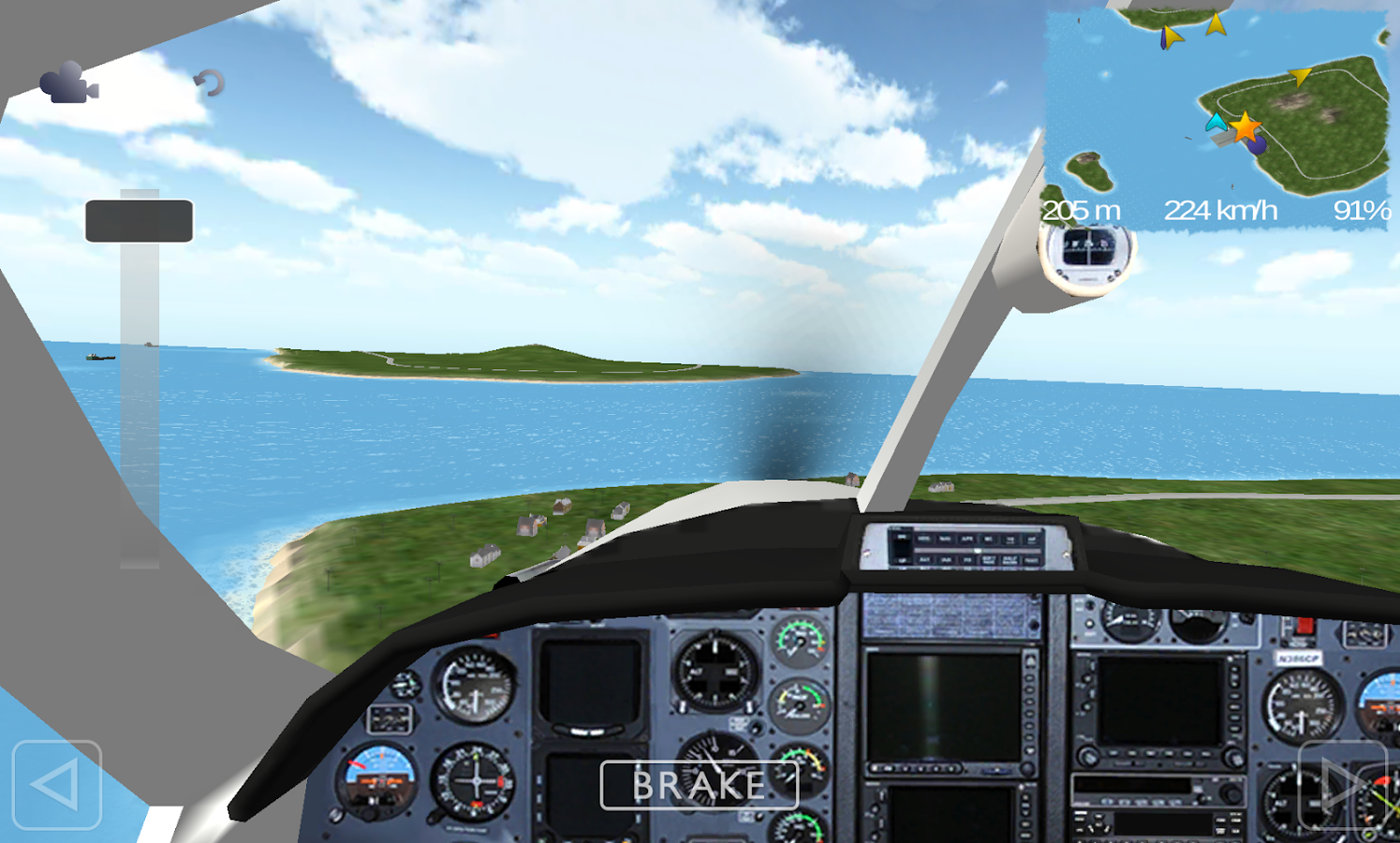Tap the autopilot panel on the glareshield
The image size is (1400, 843).
pos(965,548)
